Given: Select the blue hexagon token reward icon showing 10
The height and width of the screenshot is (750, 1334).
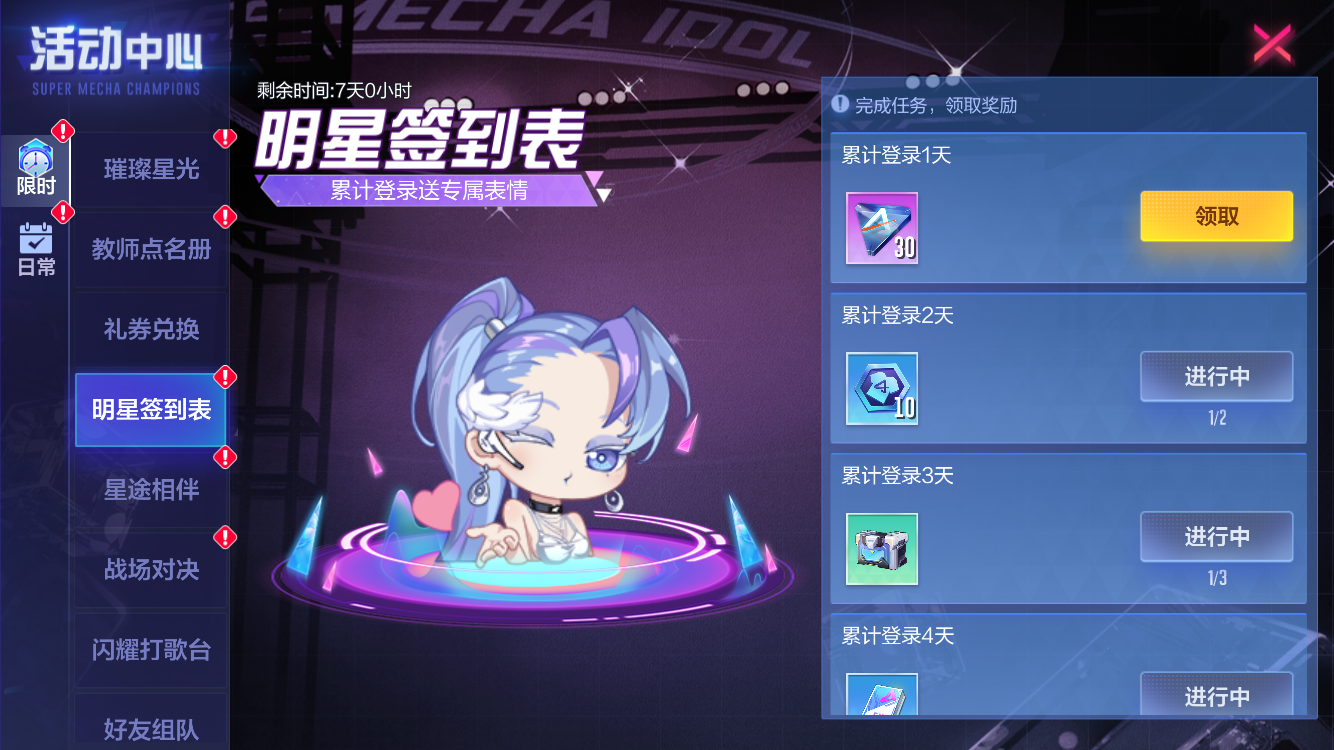Looking at the screenshot, I should click(x=881, y=389).
